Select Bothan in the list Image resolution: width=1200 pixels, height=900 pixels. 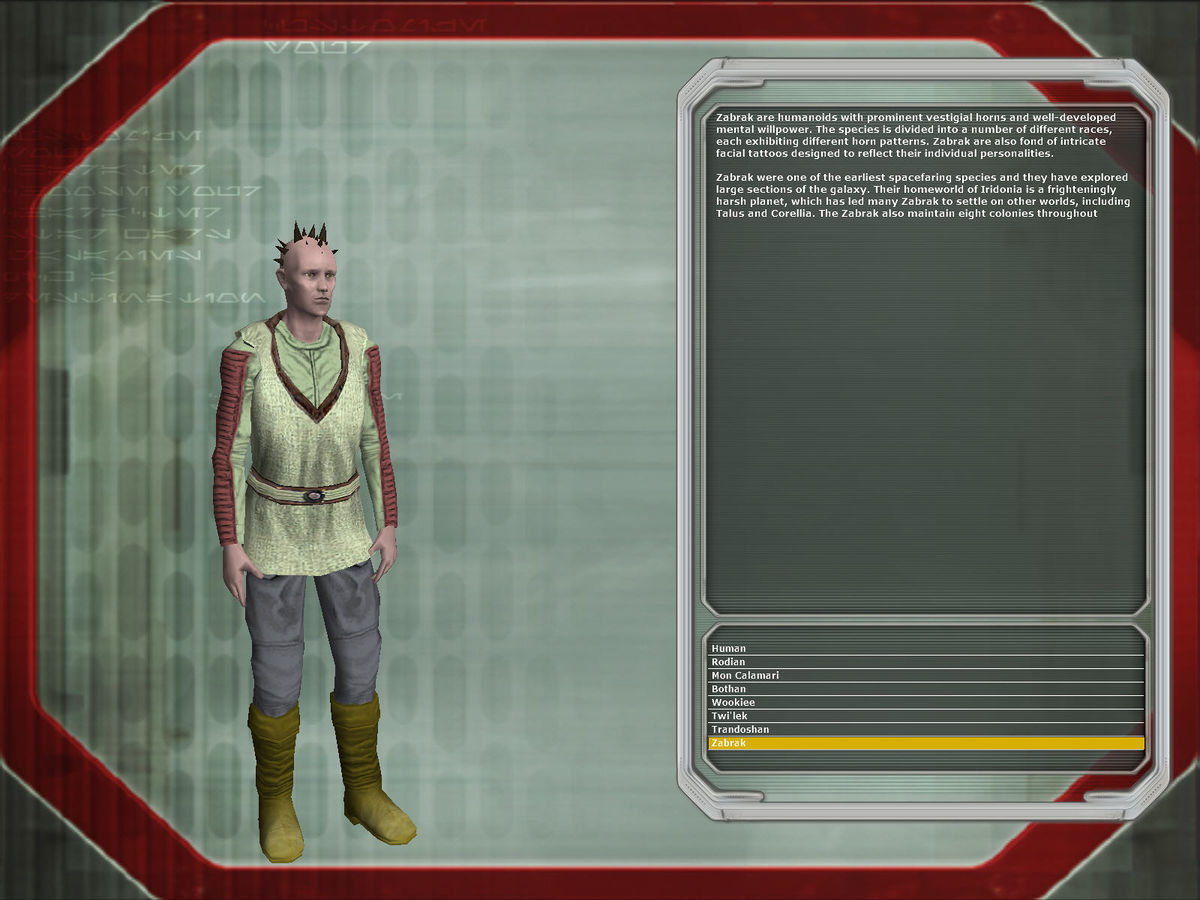729,689
